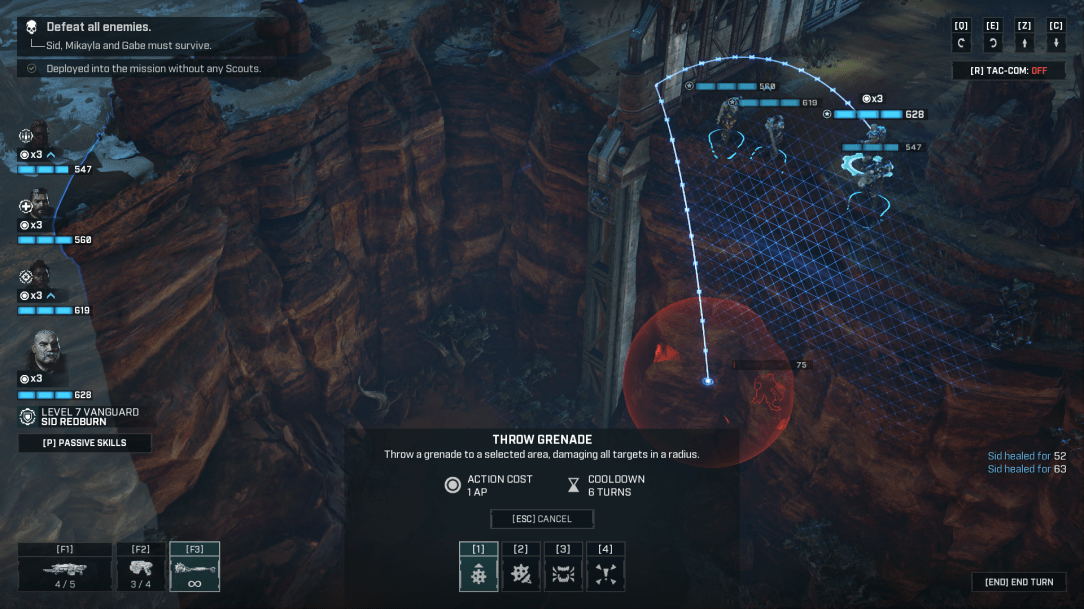Viewport: 1084px width, 609px height.
Task: Open Sid Redburn's passive skills
Action: point(85,442)
